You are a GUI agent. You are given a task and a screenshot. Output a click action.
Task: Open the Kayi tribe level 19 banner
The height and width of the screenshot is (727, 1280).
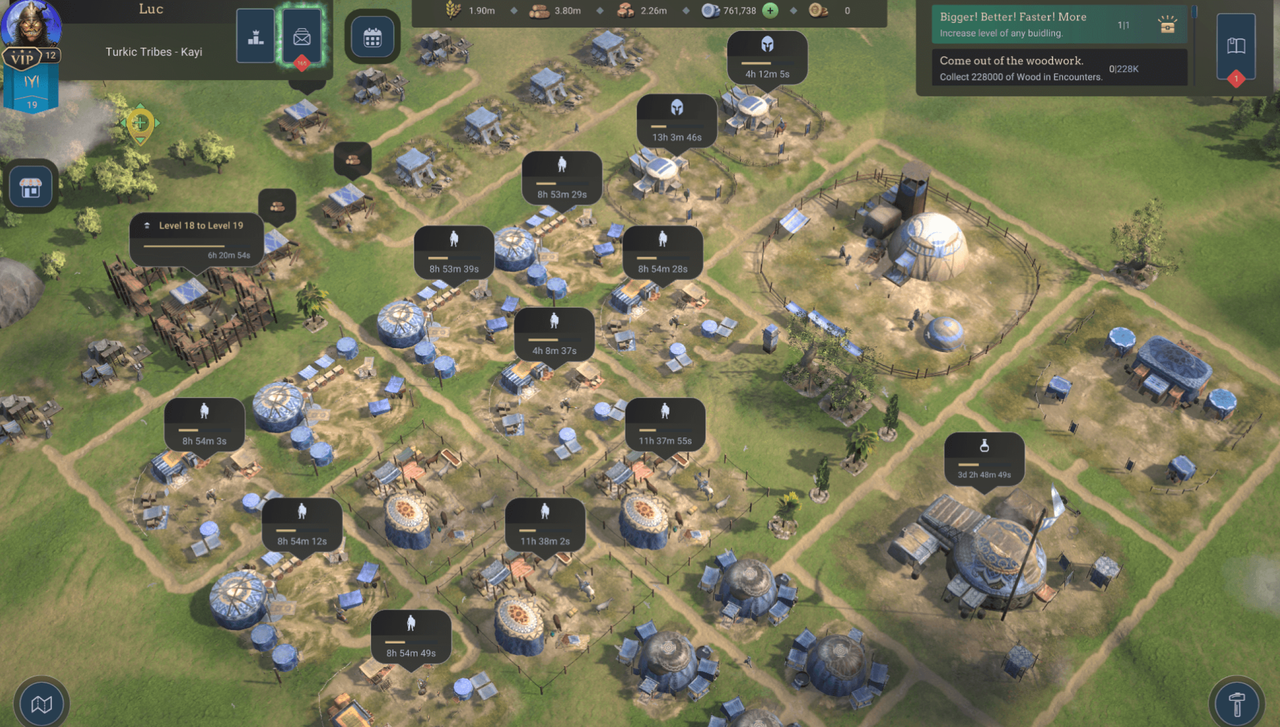tap(31, 90)
